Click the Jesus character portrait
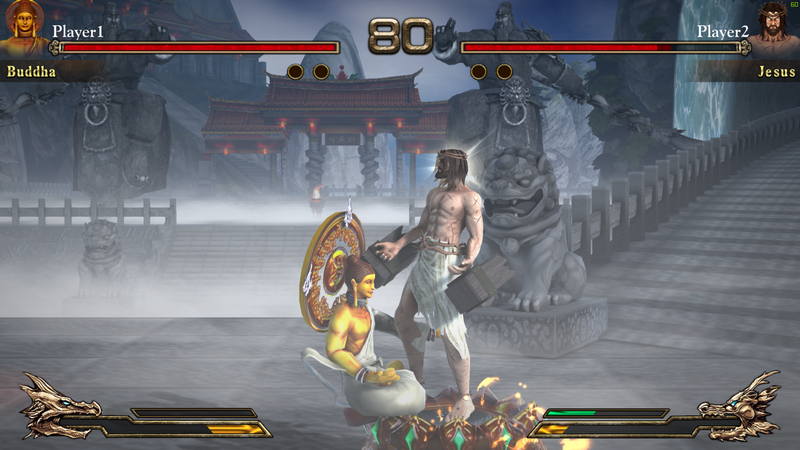The height and width of the screenshot is (450, 800). pyautogui.click(x=774, y=27)
